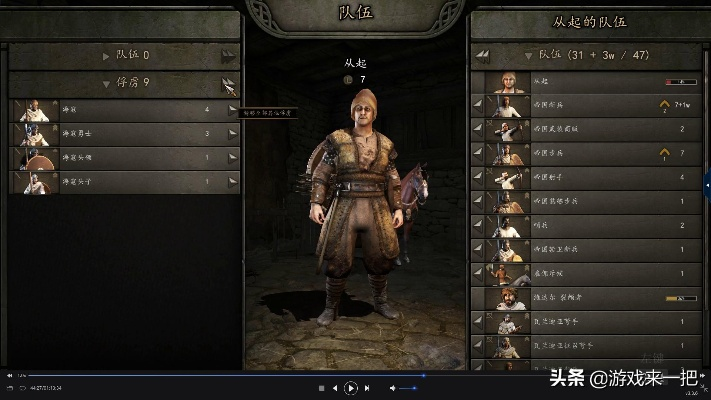Transfer one 海寇 prisoner using its row arrow
Image resolution: width=711 pixels, height=400 pixels.
click(x=232, y=109)
